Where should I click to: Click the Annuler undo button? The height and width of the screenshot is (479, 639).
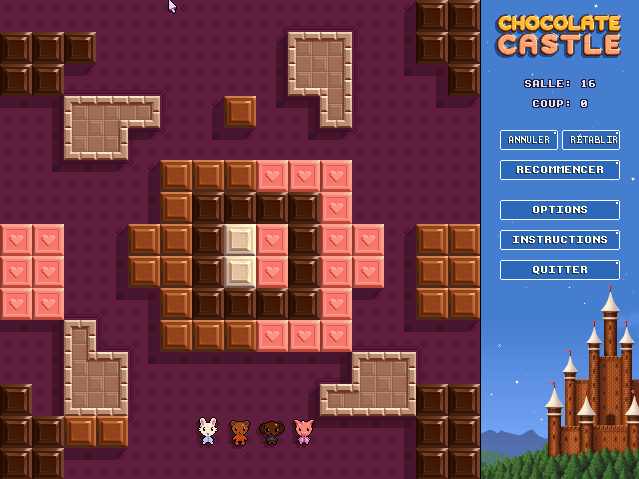click(529, 140)
